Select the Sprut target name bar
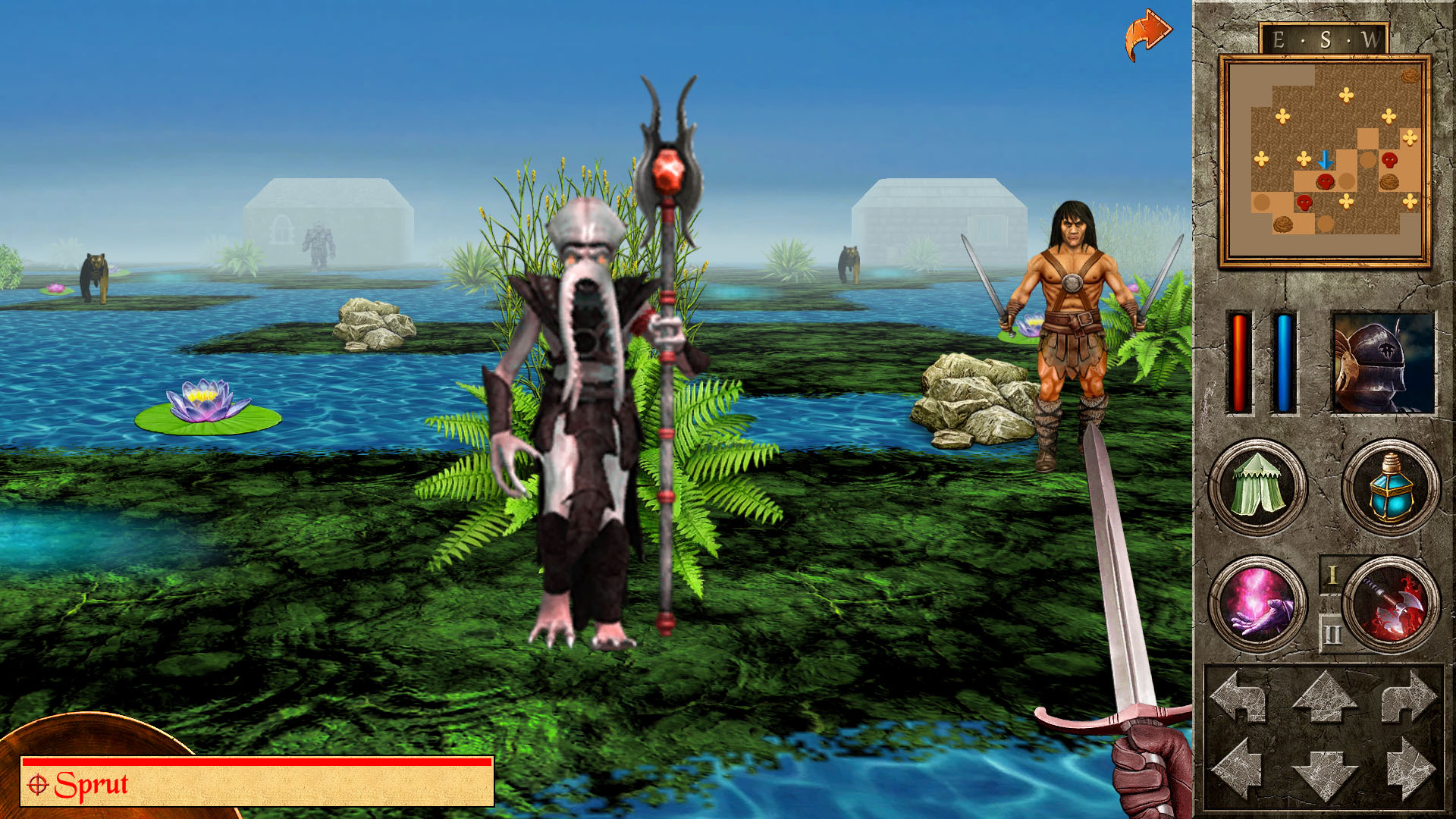 click(x=258, y=784)
